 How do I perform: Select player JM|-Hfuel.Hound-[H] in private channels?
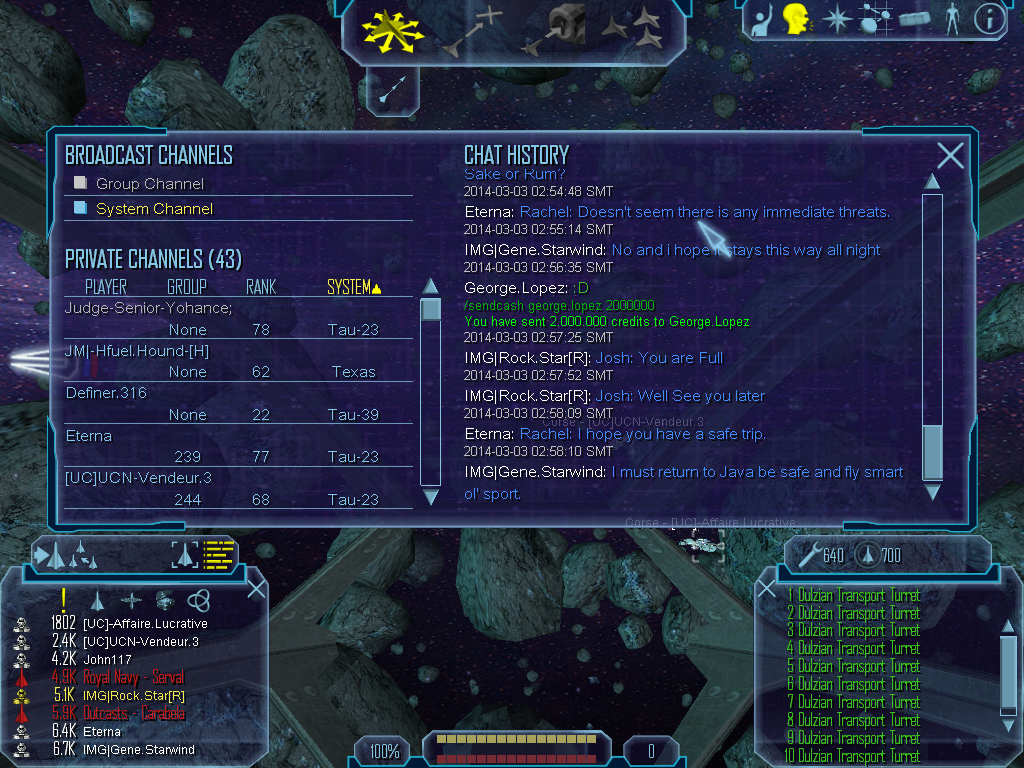pyautogui.click(x=138, y=351)
